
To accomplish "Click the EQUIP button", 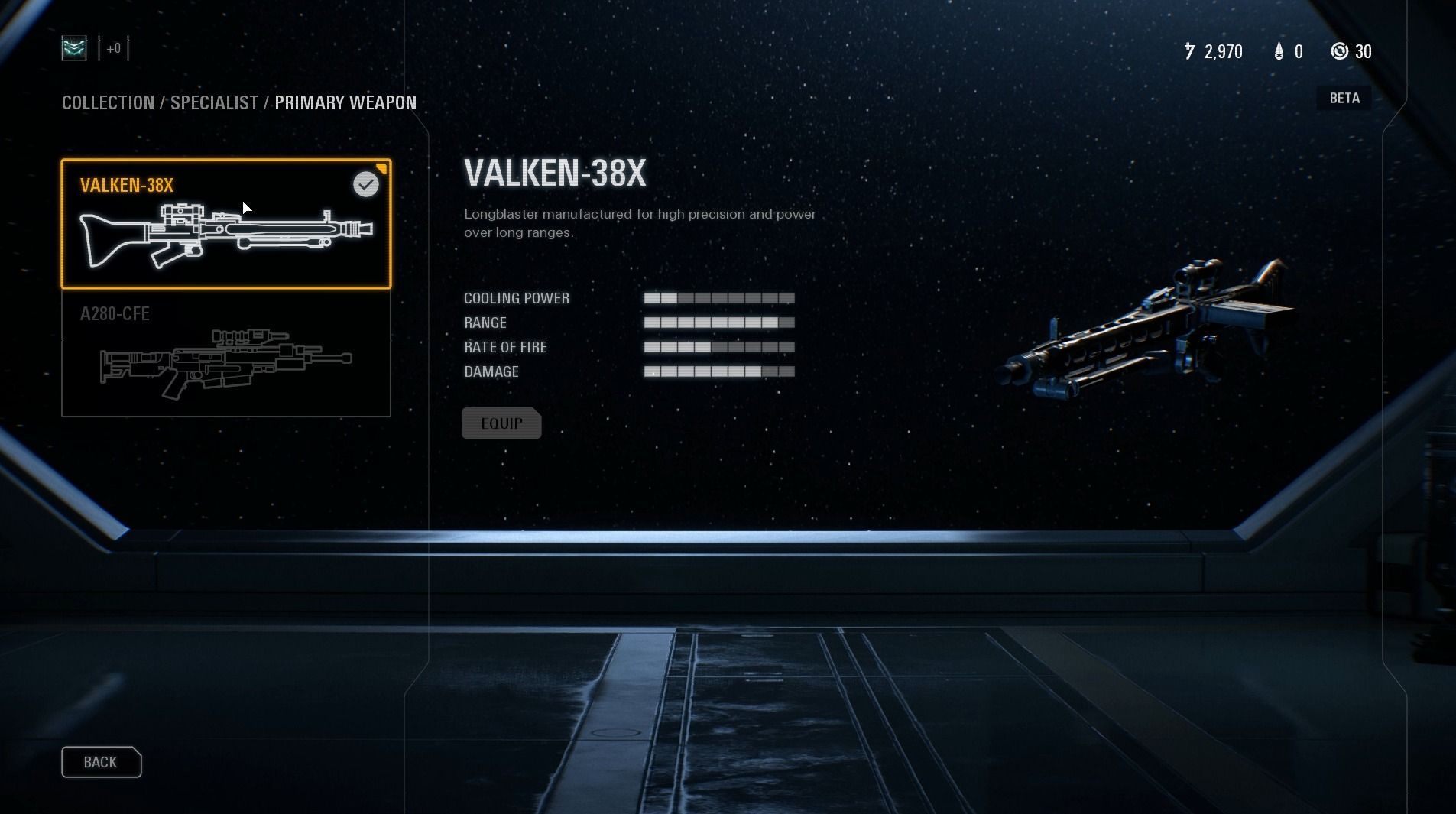I will tap(501, 423).
